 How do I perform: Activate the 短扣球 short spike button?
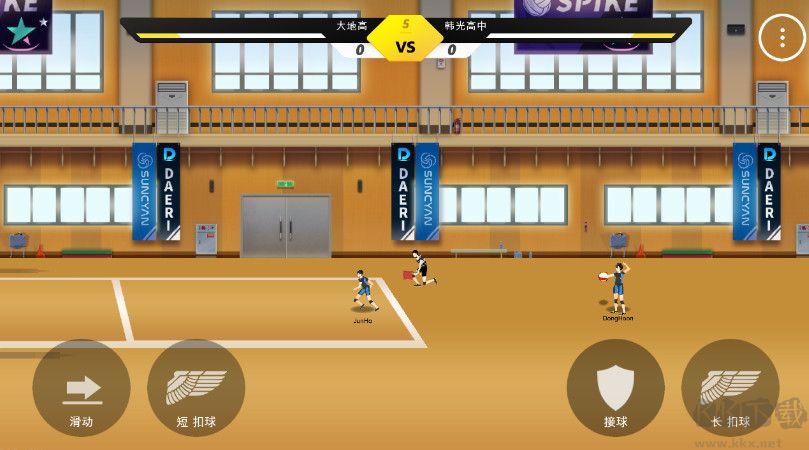[196, 389]
